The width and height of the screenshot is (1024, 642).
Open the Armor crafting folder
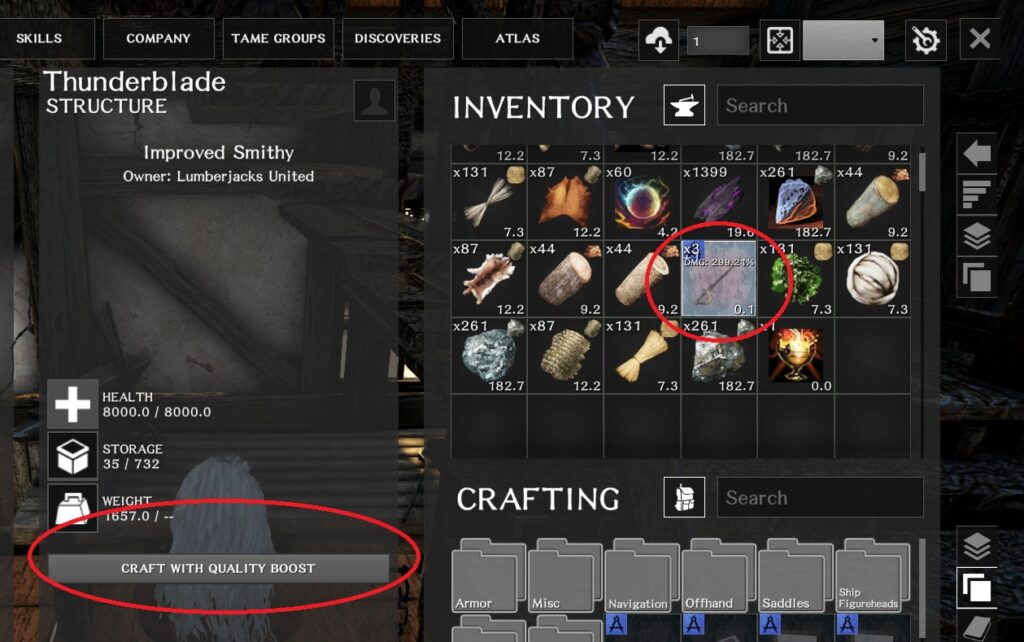(488, 577)
